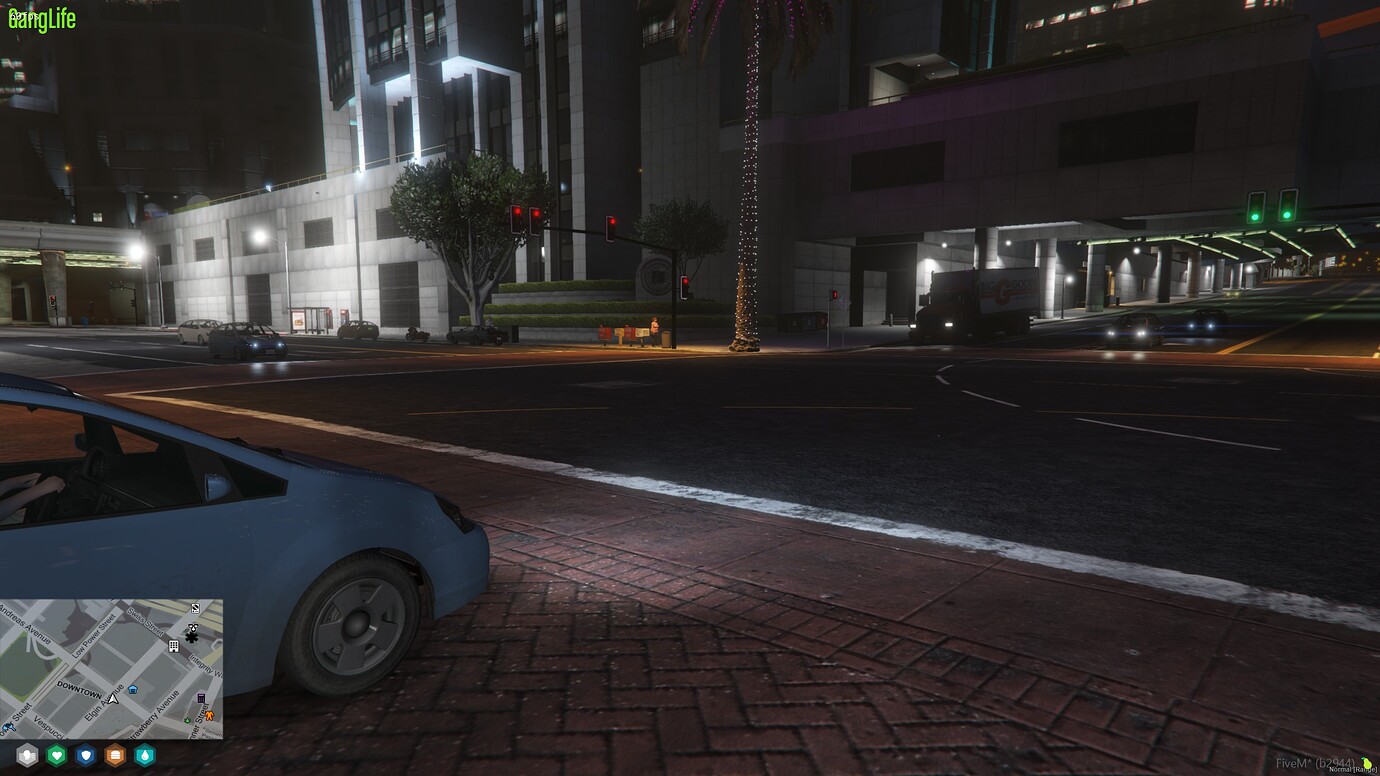The width and height of the screenshot is (1380, 776).
Task: Open the blue house blip on the minimap
Action: [x=132, y=689]
